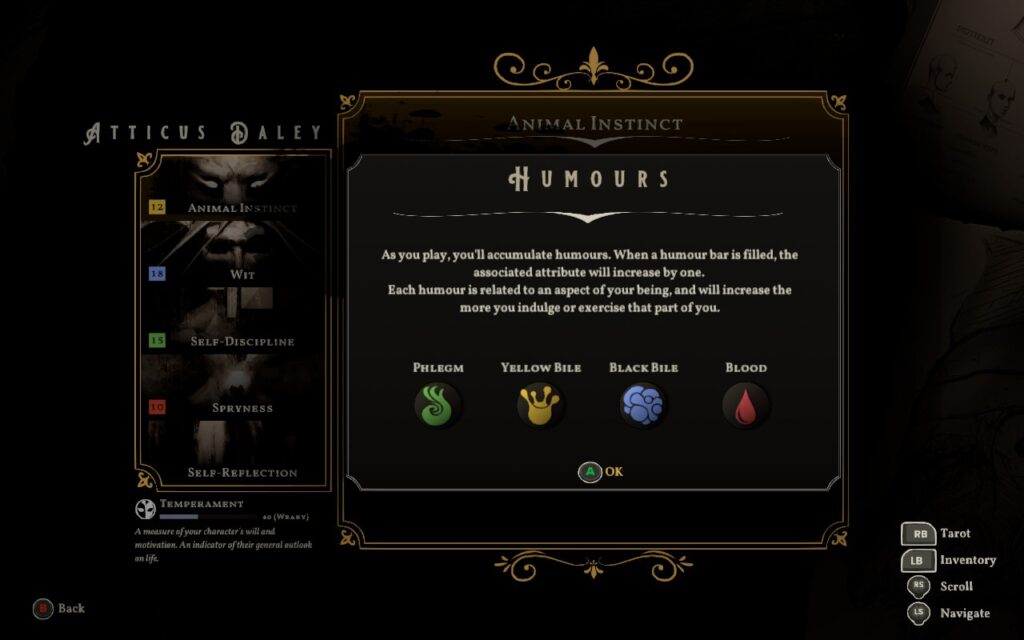Open the Self-Reflection entry
The width and height of the screenshot is (1024, 640).
242,472
